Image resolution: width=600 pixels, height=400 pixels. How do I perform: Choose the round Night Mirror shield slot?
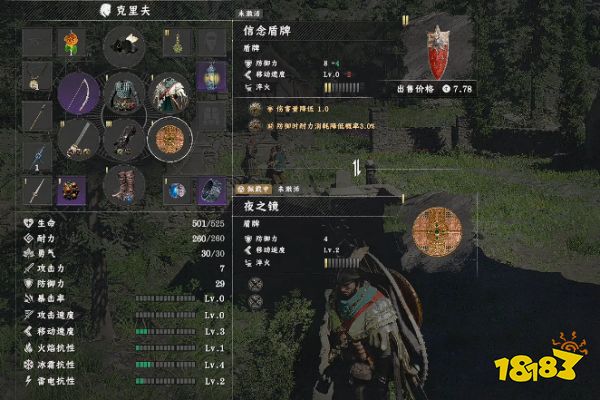169,138
